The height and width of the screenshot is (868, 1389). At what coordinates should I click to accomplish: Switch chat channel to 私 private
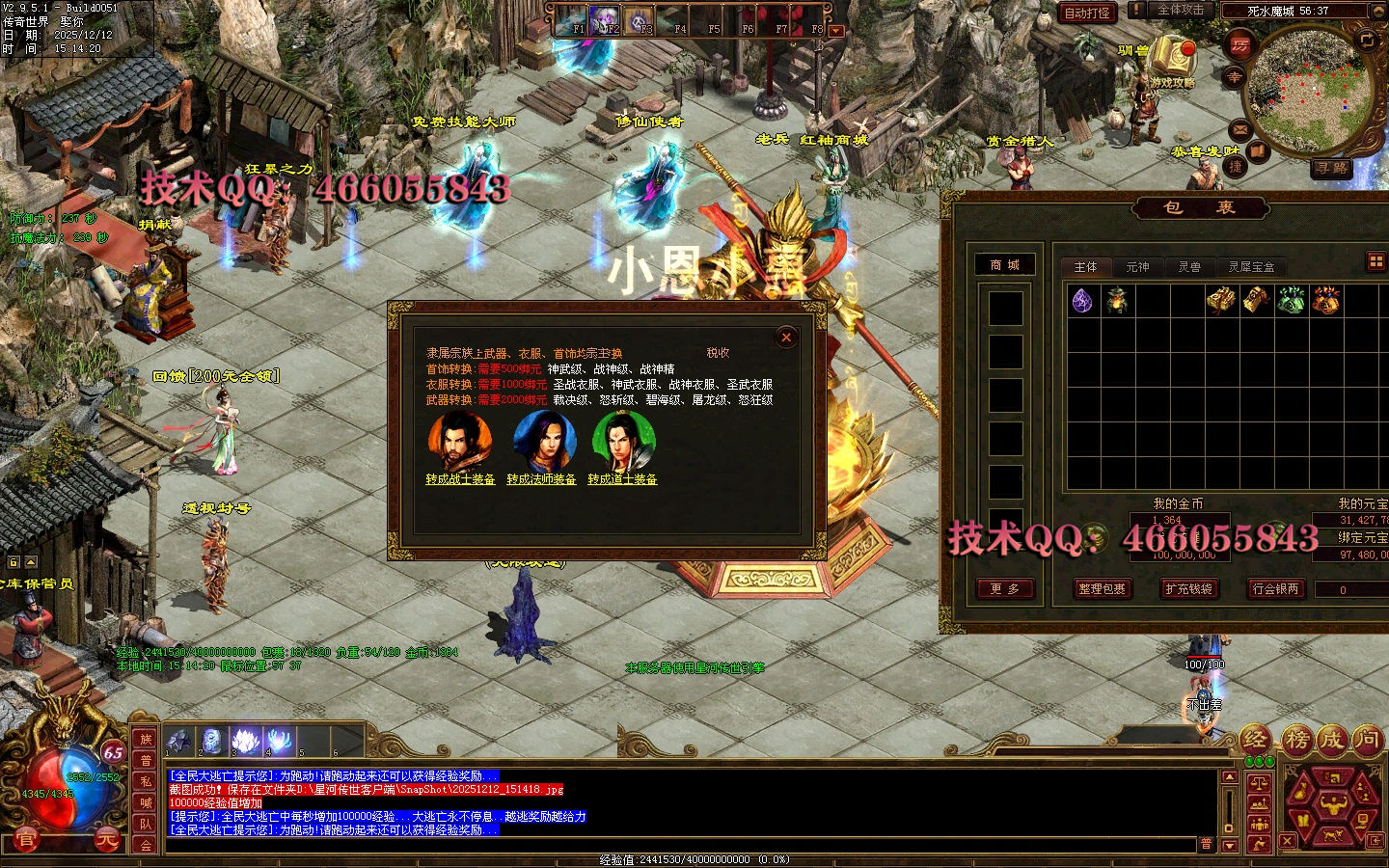[x=146, y=781]
